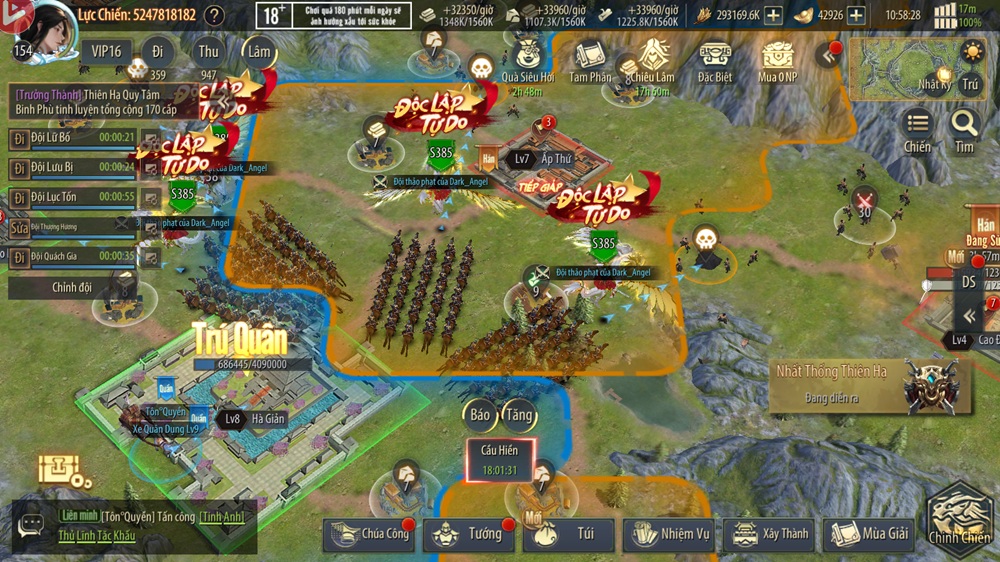Open the Chiến battle list

917,130
